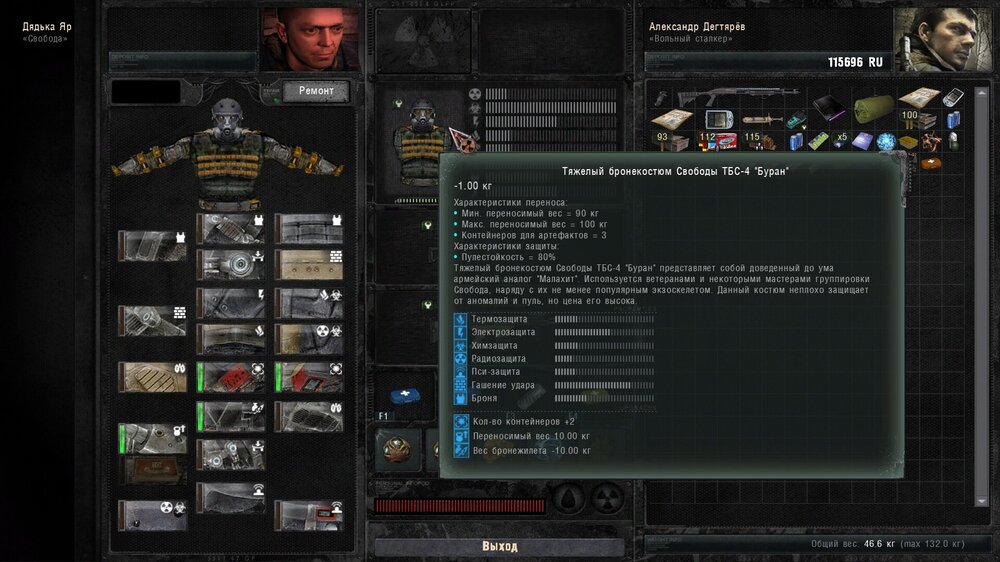Viewport: 1000px width, 562px height.
Task: Choose the glowing blue artifact item
Action: coord(886,142)
